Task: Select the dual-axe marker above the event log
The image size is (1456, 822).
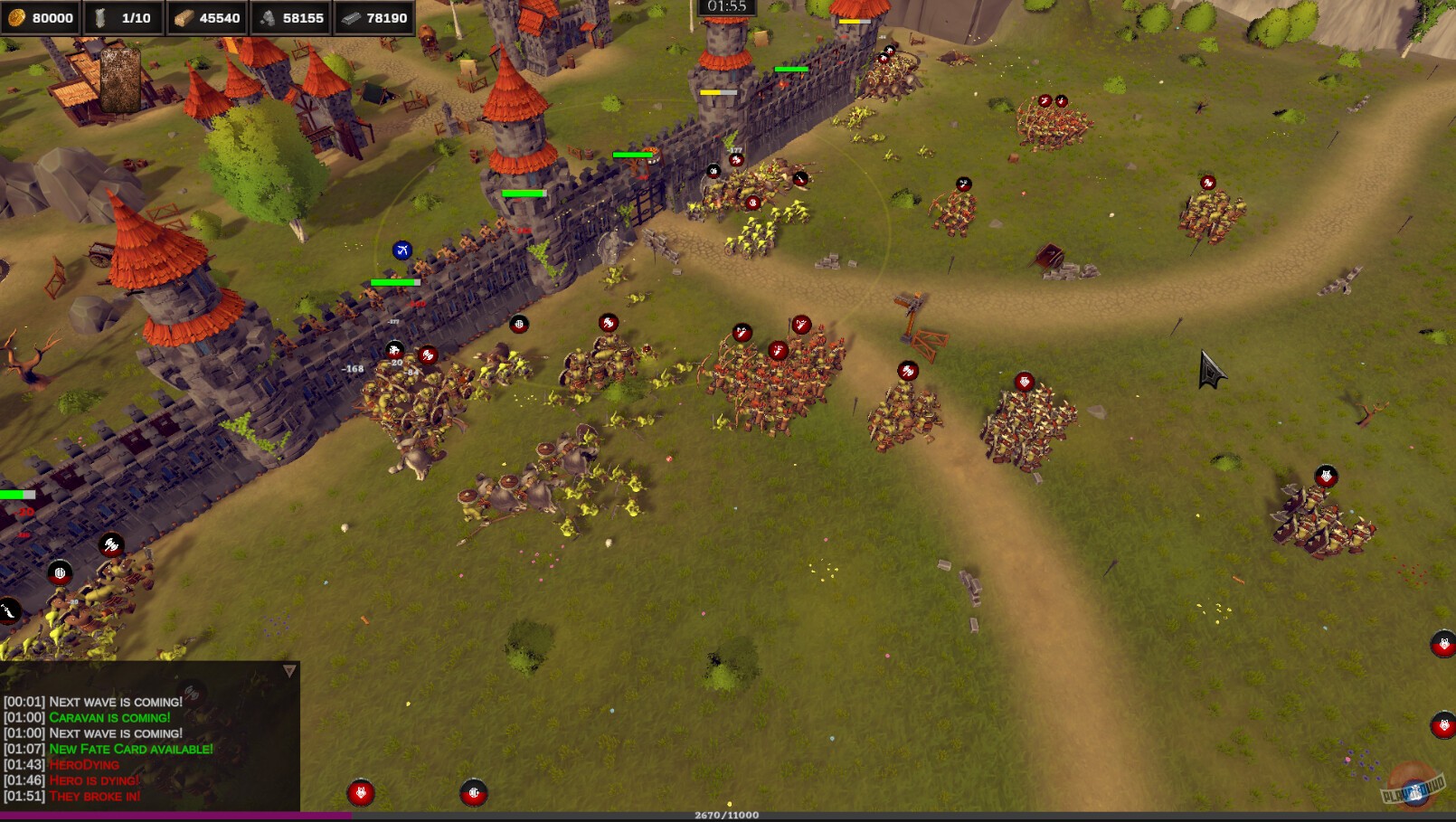Action: 111,545
